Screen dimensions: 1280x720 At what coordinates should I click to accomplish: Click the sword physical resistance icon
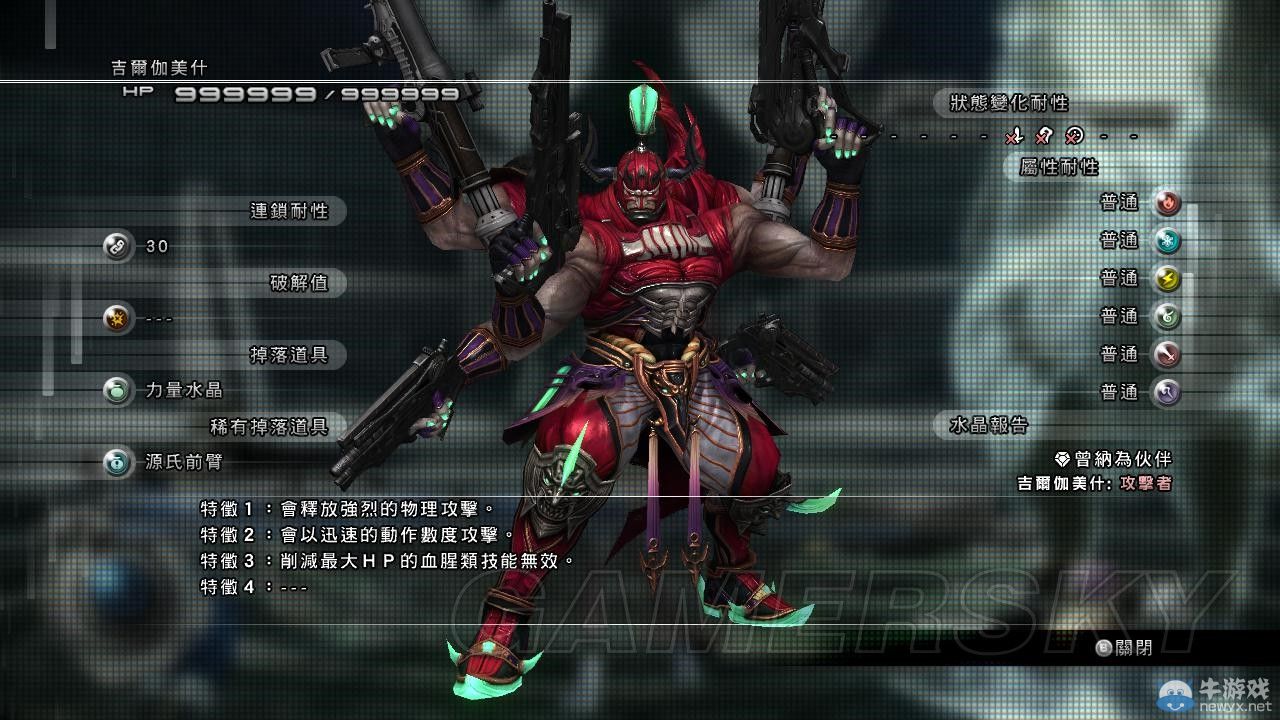[x=1166, y=354]
